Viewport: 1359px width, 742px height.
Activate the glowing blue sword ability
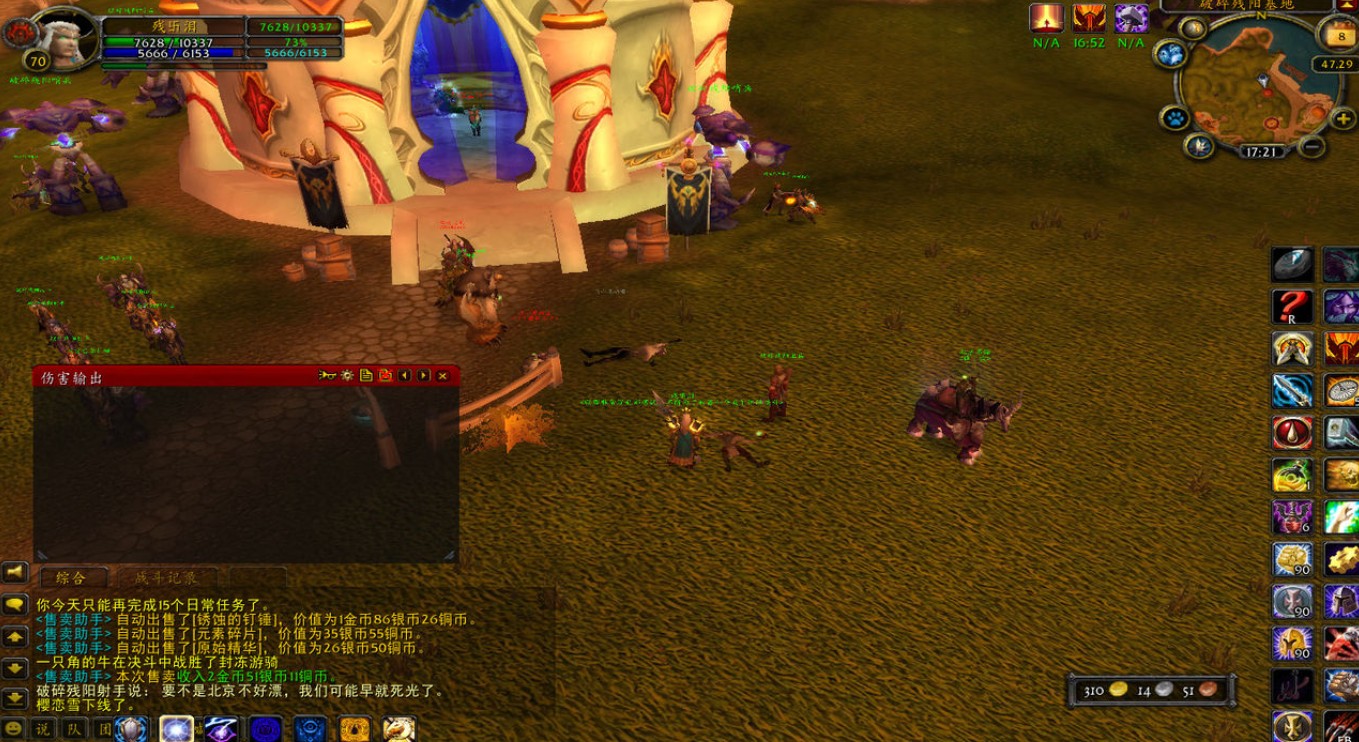1292,391
